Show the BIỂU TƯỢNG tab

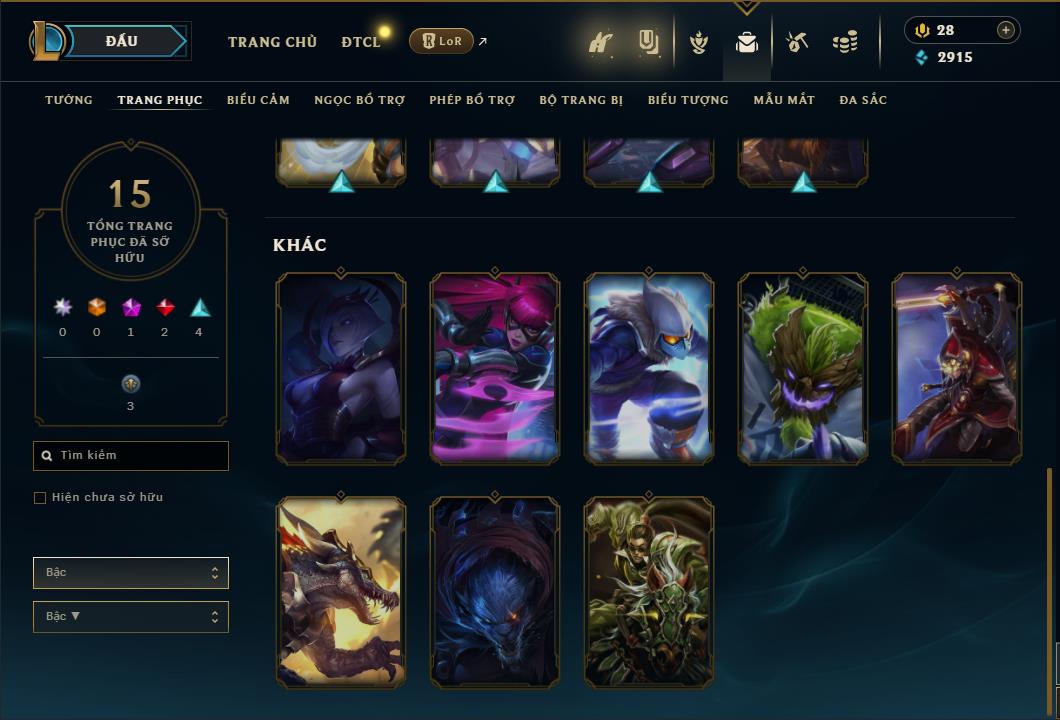[x=688, y=100]
